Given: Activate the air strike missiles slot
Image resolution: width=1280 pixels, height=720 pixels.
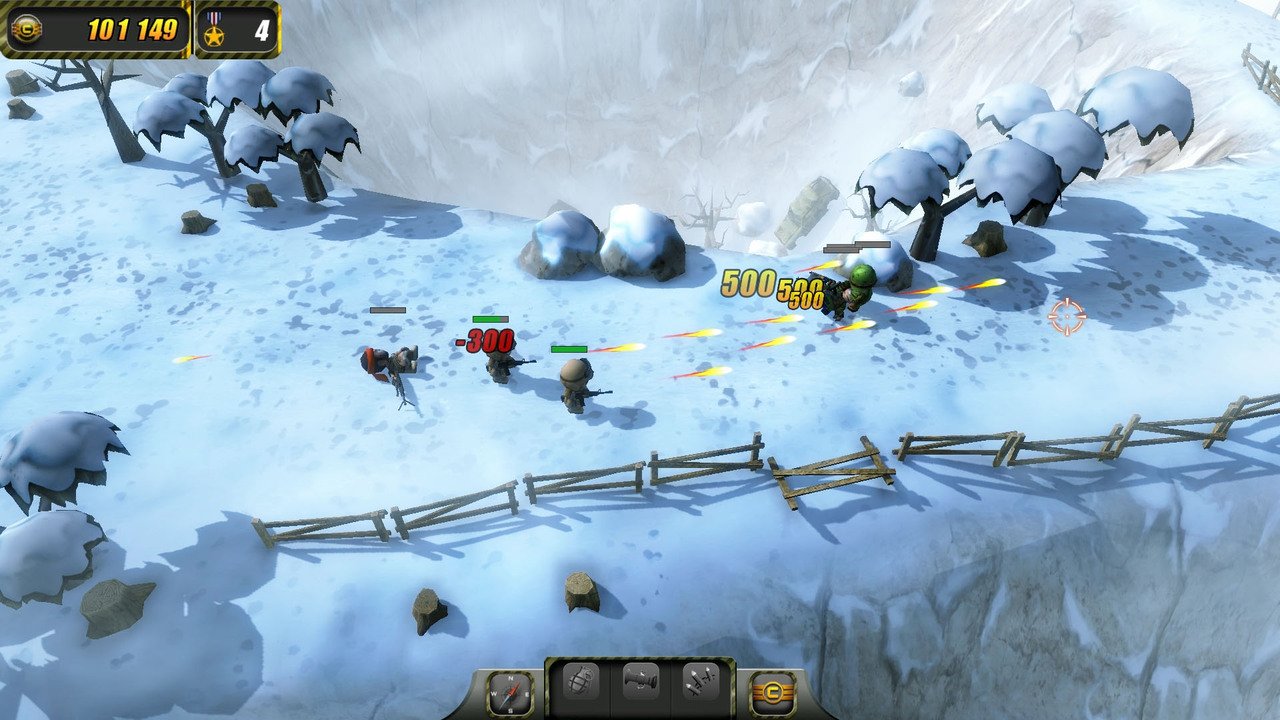Looking at the screenshot, I should (699, 682).
